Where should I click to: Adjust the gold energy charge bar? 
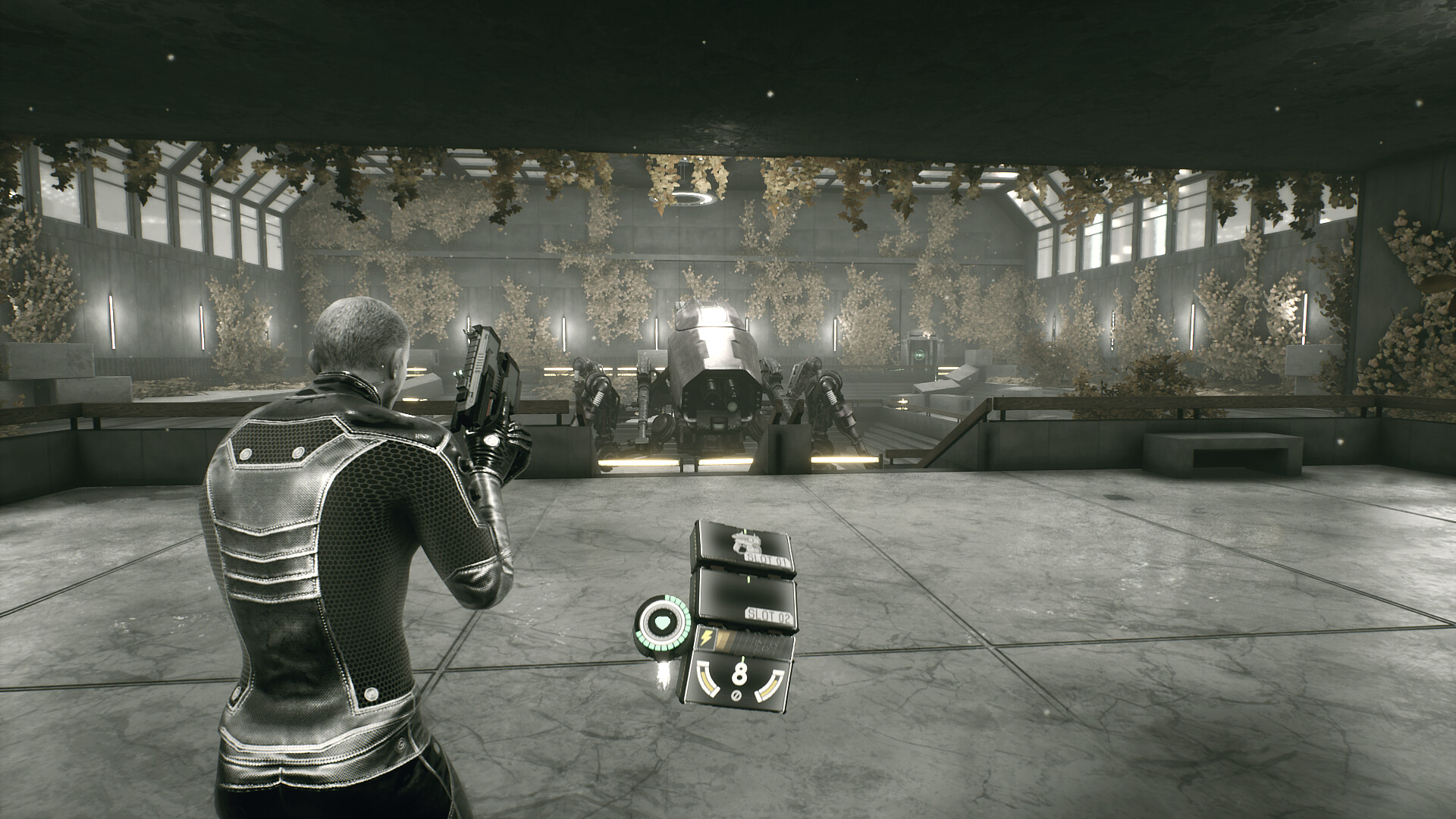727,640
